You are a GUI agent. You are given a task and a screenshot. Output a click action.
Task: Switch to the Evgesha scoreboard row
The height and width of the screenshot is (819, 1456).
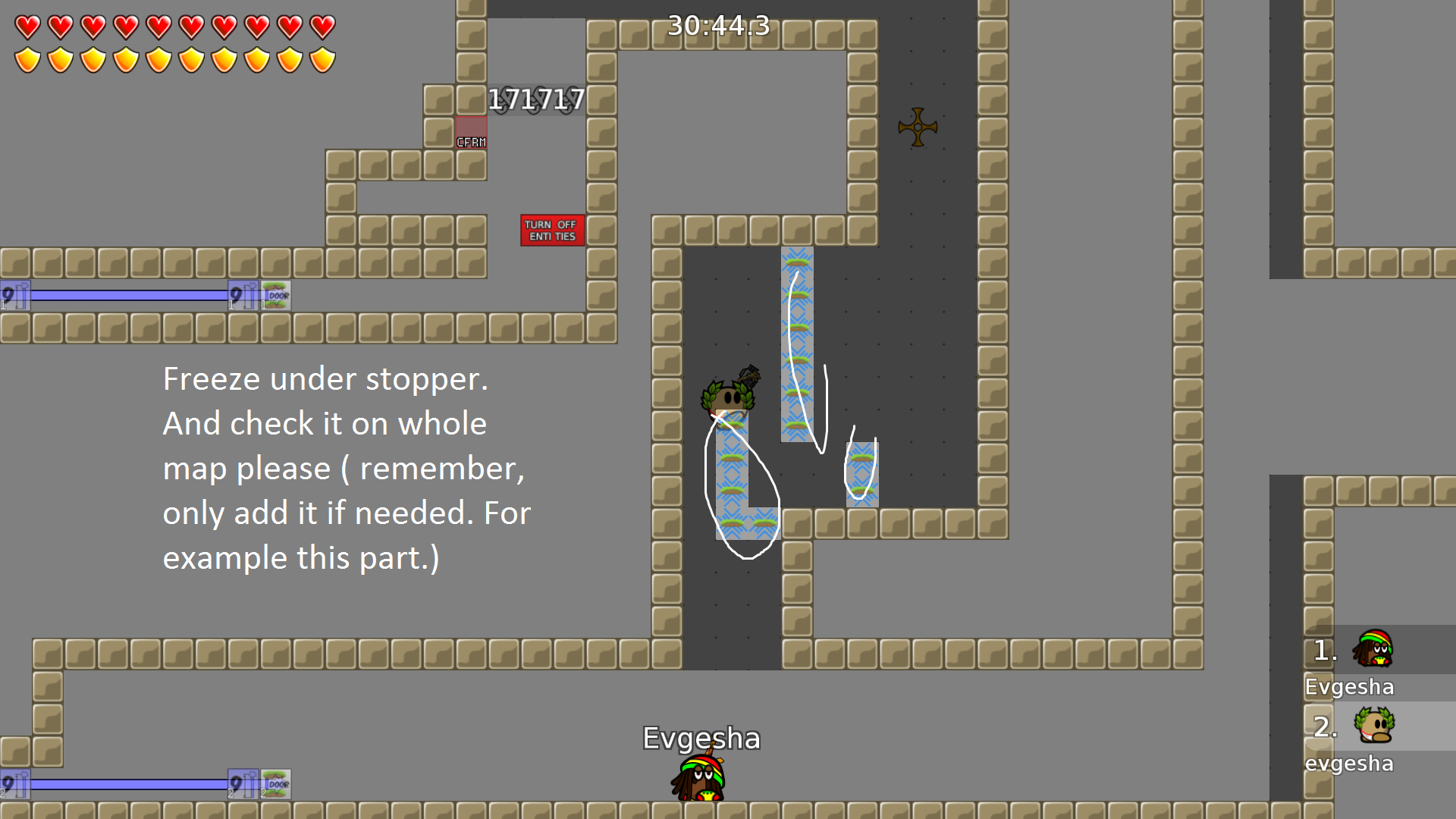pyautogui.click(x=1349, y=686)
